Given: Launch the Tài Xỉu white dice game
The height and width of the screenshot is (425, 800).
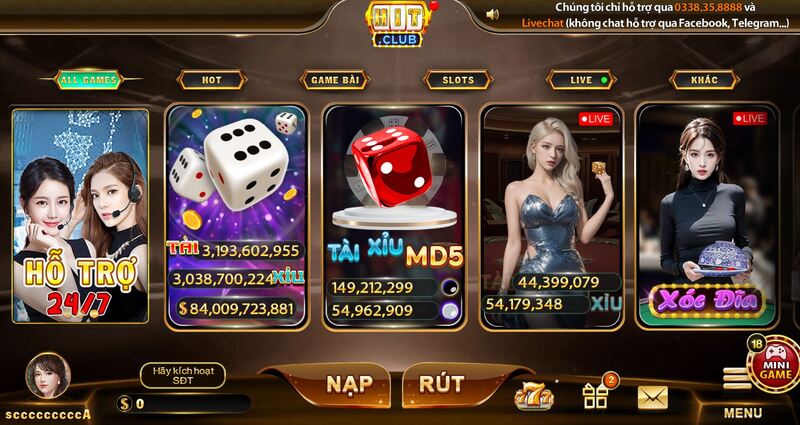Looking at the screenshot, I should click(x=236, y=215).
